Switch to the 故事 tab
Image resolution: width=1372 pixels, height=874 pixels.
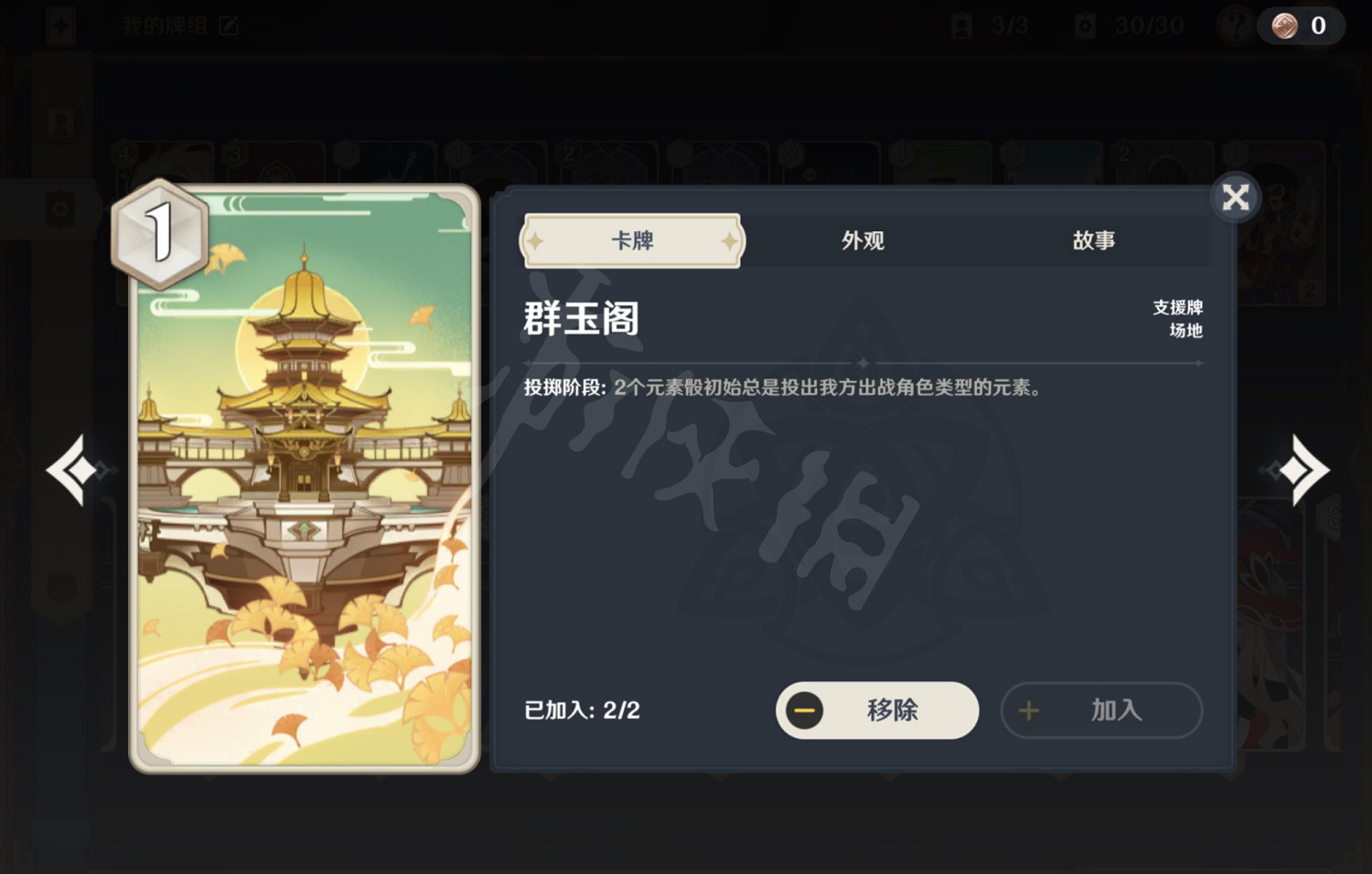point(1094,240)
